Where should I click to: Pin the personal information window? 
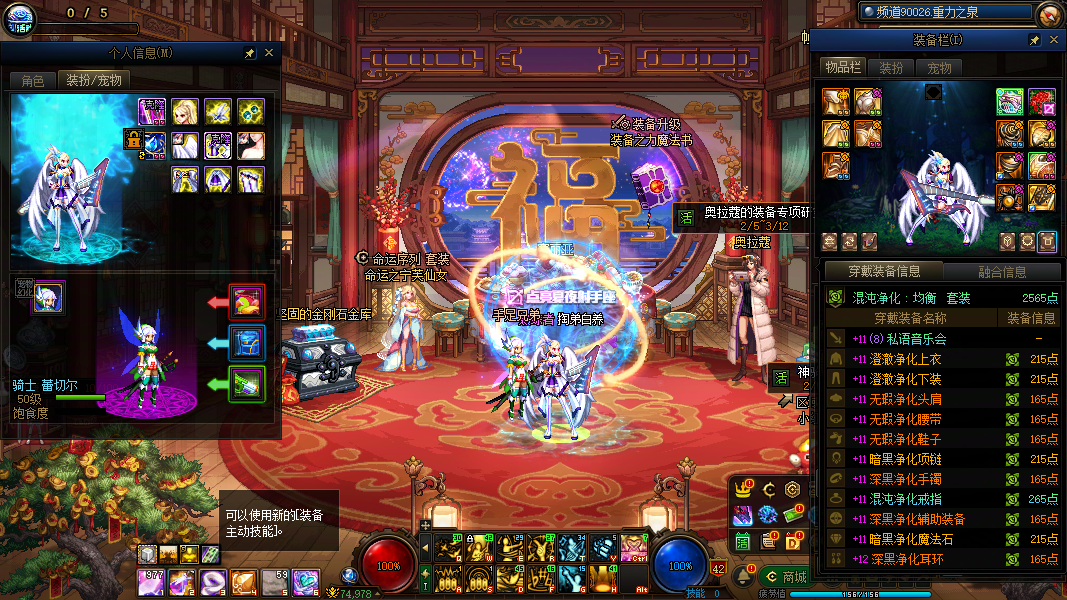coord(249,53)
